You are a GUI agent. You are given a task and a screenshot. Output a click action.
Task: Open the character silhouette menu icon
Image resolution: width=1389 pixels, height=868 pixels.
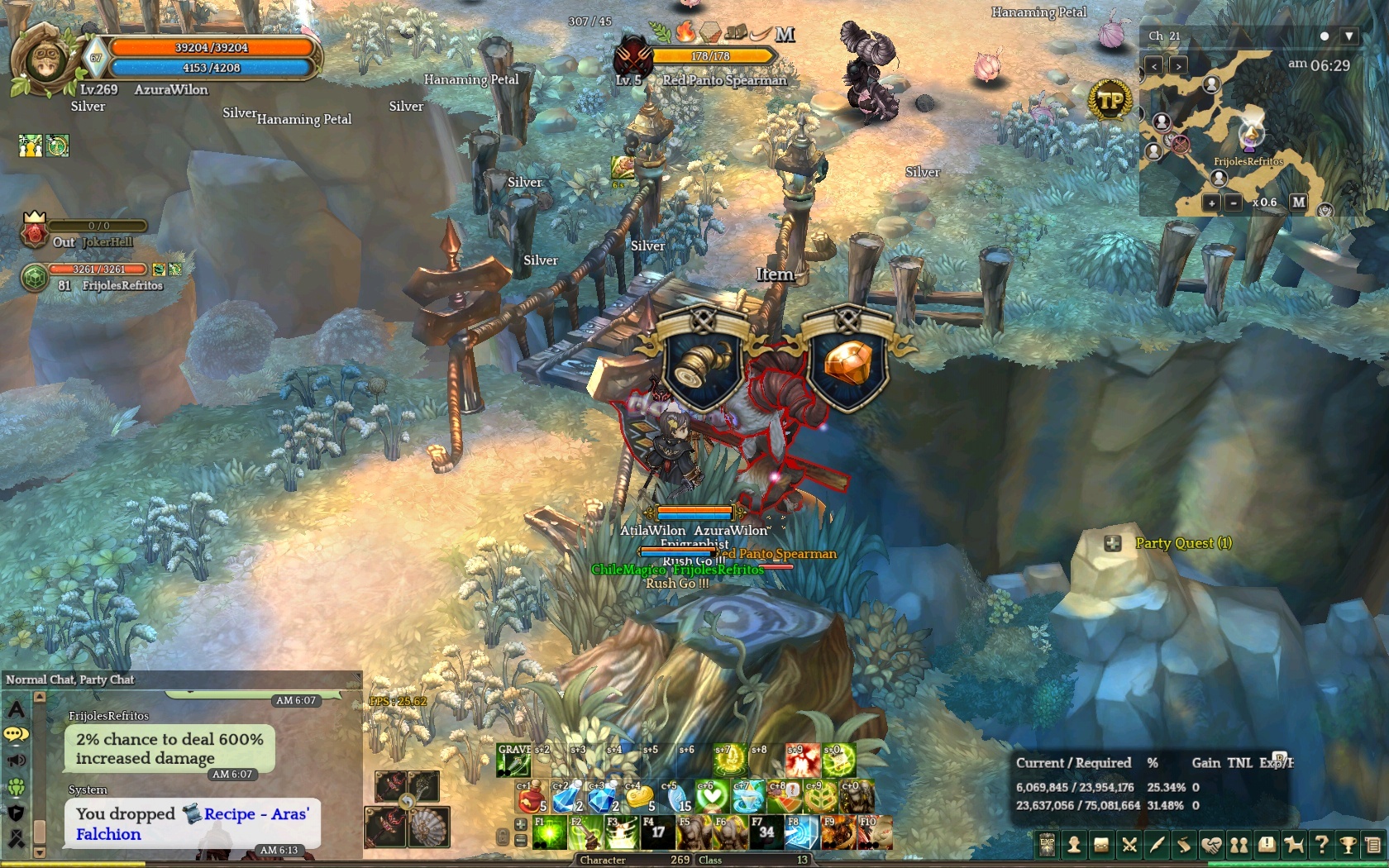point(1074,845)
